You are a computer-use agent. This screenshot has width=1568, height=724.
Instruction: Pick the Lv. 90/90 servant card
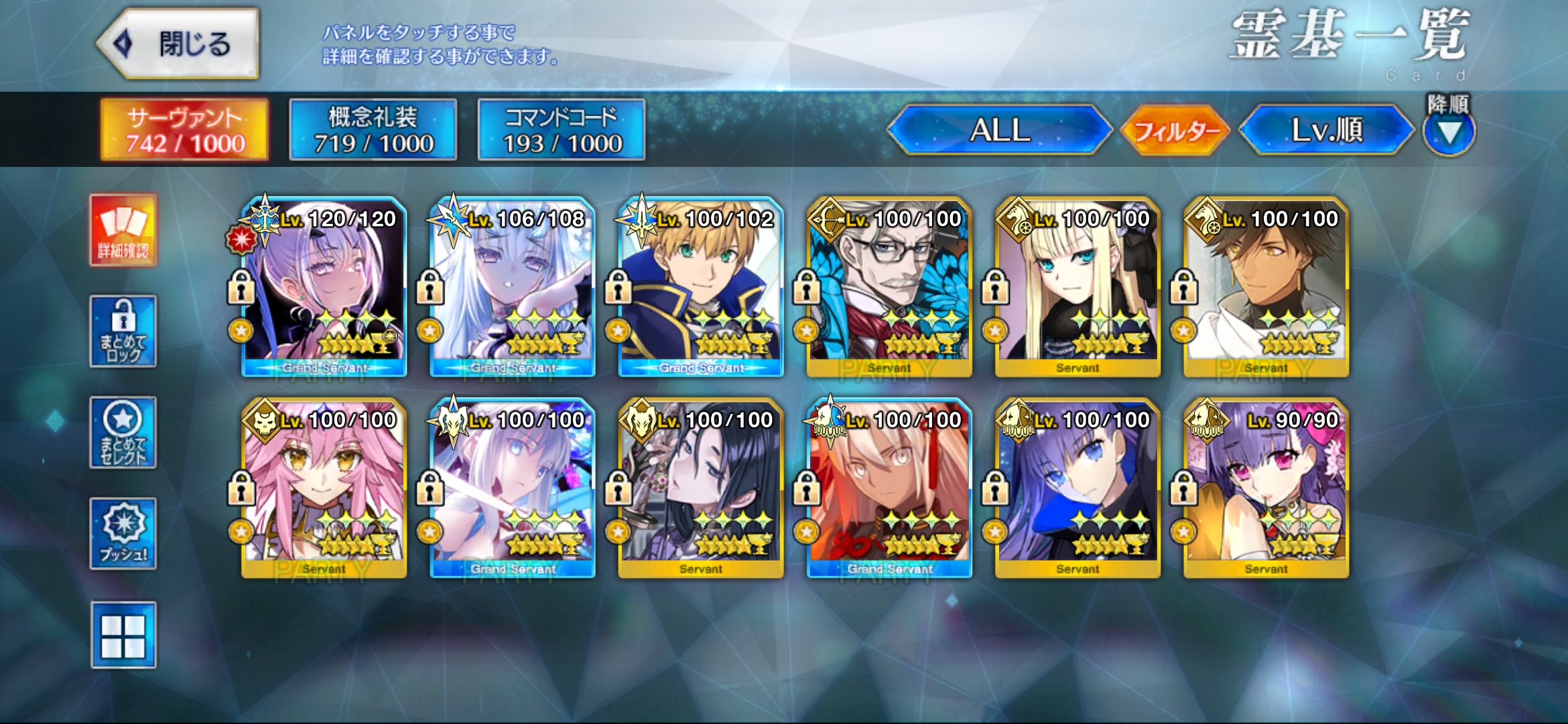(x=1266, y=488)
